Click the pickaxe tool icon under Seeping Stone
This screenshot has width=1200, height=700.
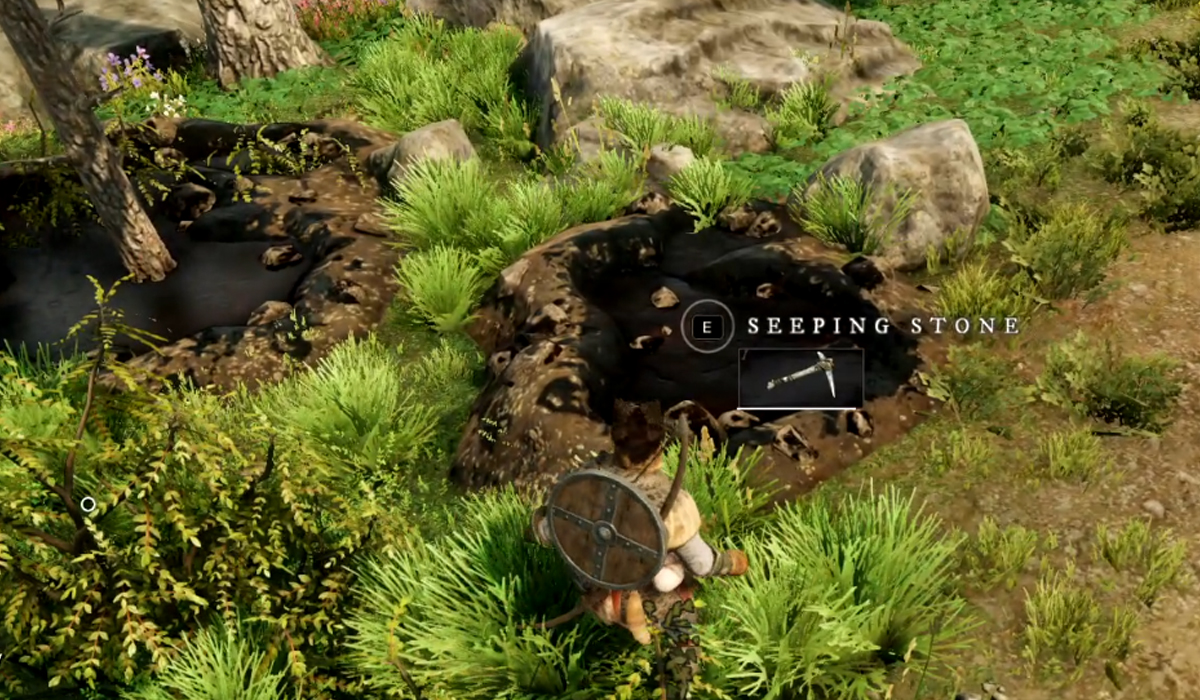[800, 377]
